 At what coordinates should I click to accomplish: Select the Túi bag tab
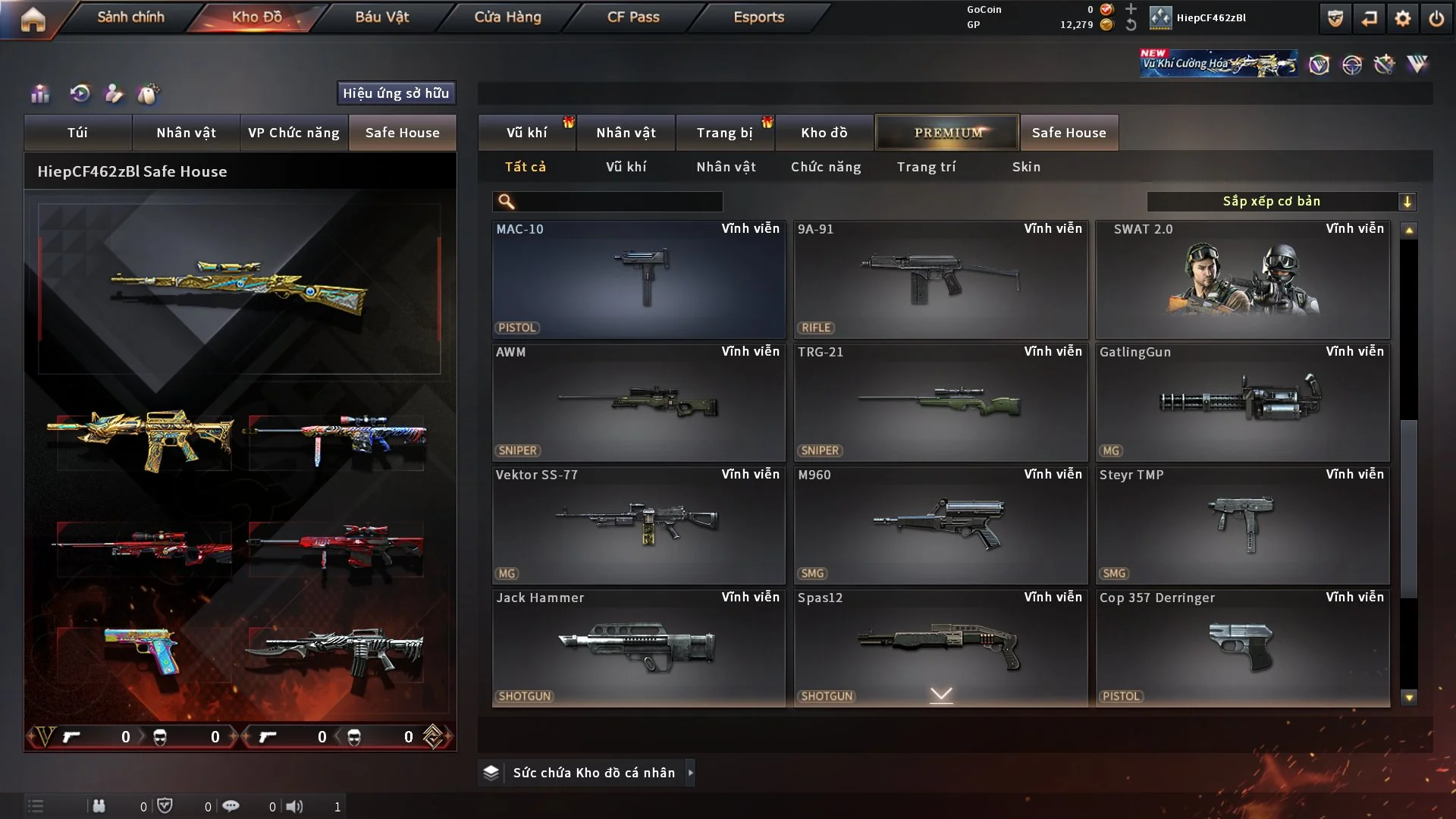(77, 133)
